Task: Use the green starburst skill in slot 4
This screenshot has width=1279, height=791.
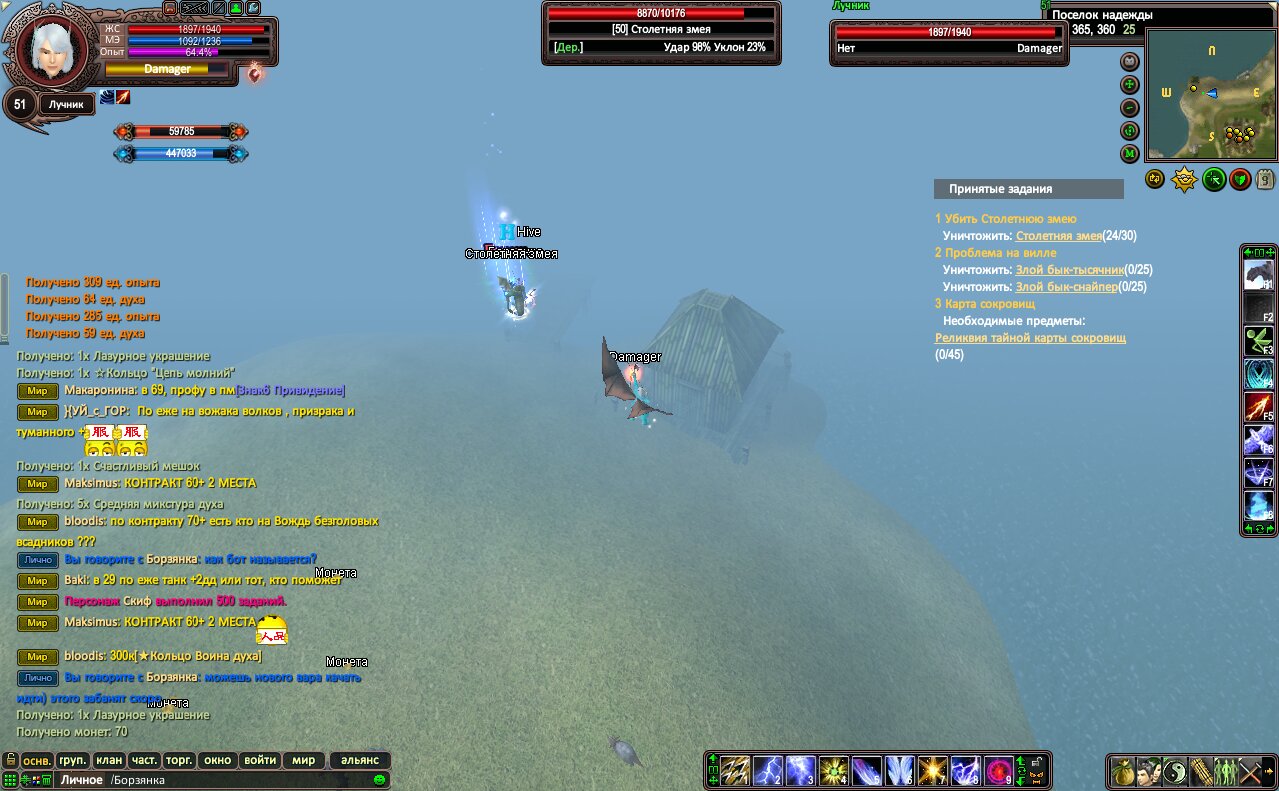Action: [x=833, y=770]
